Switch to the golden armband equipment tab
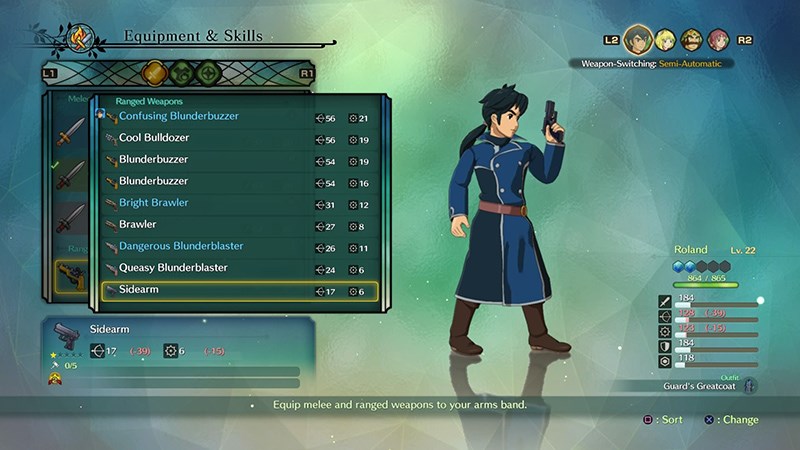This screenshot has width=800, height=450. pos(153,73)
